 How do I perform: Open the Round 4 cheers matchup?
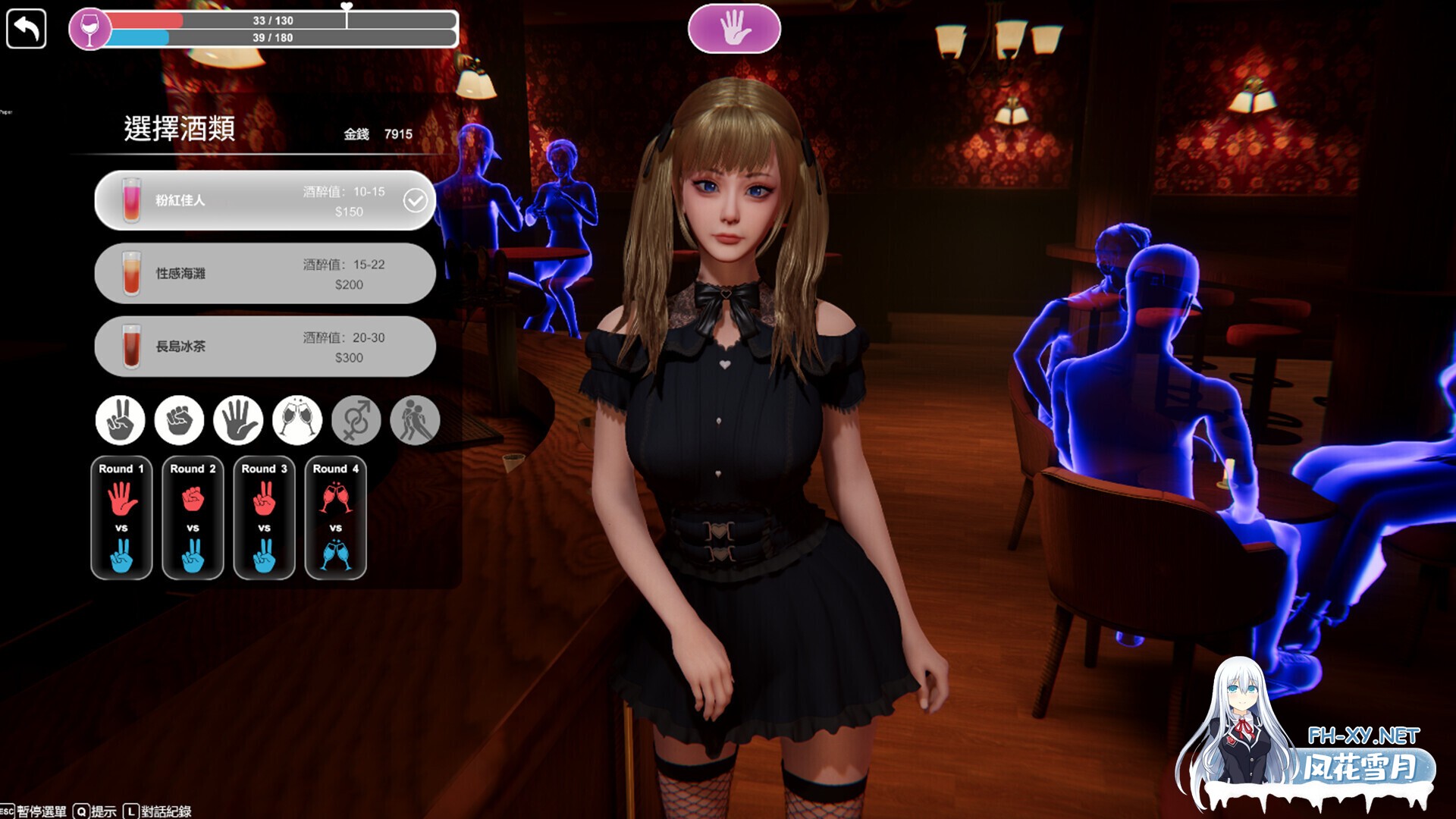coord(335,517)
